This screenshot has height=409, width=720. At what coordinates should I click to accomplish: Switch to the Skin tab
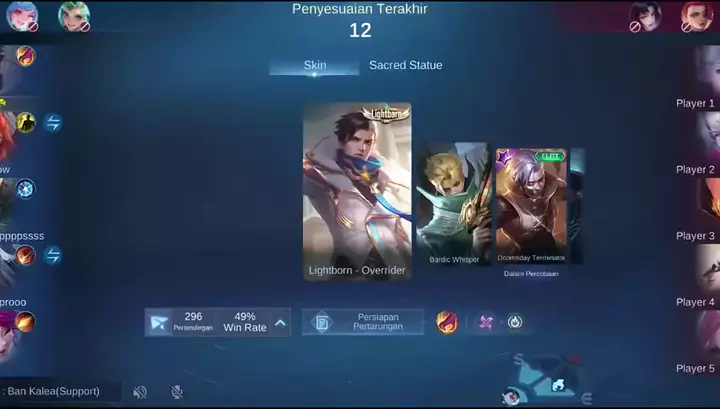(314, 66)
